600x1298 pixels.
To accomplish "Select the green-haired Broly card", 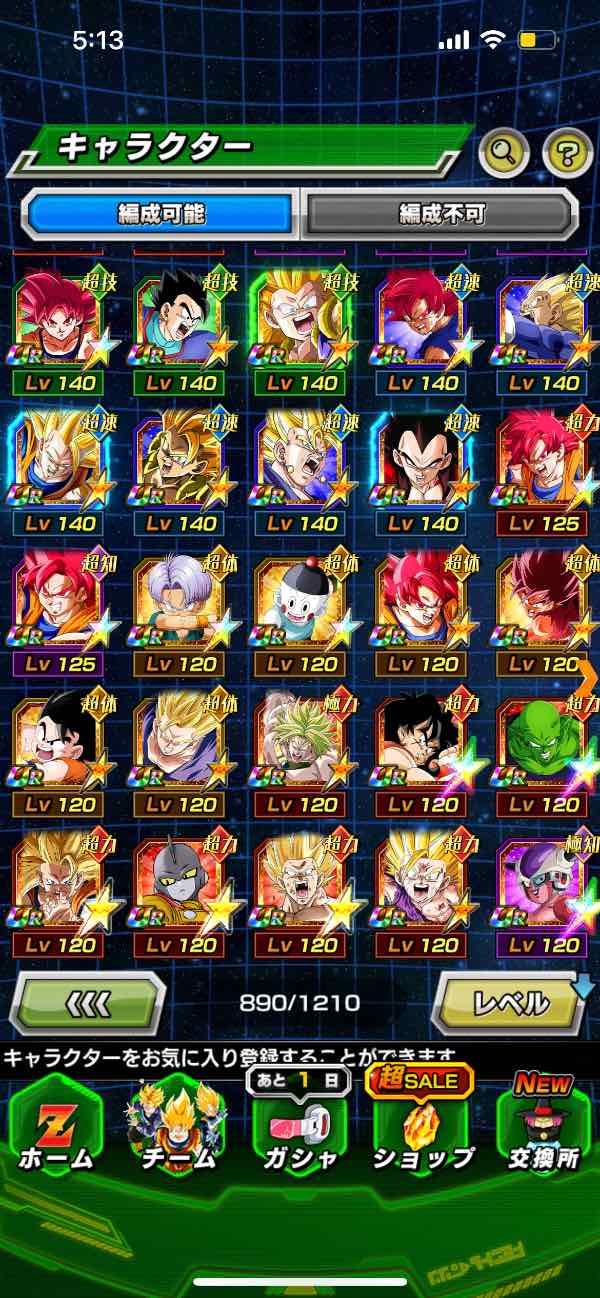I will click(300, 743).
